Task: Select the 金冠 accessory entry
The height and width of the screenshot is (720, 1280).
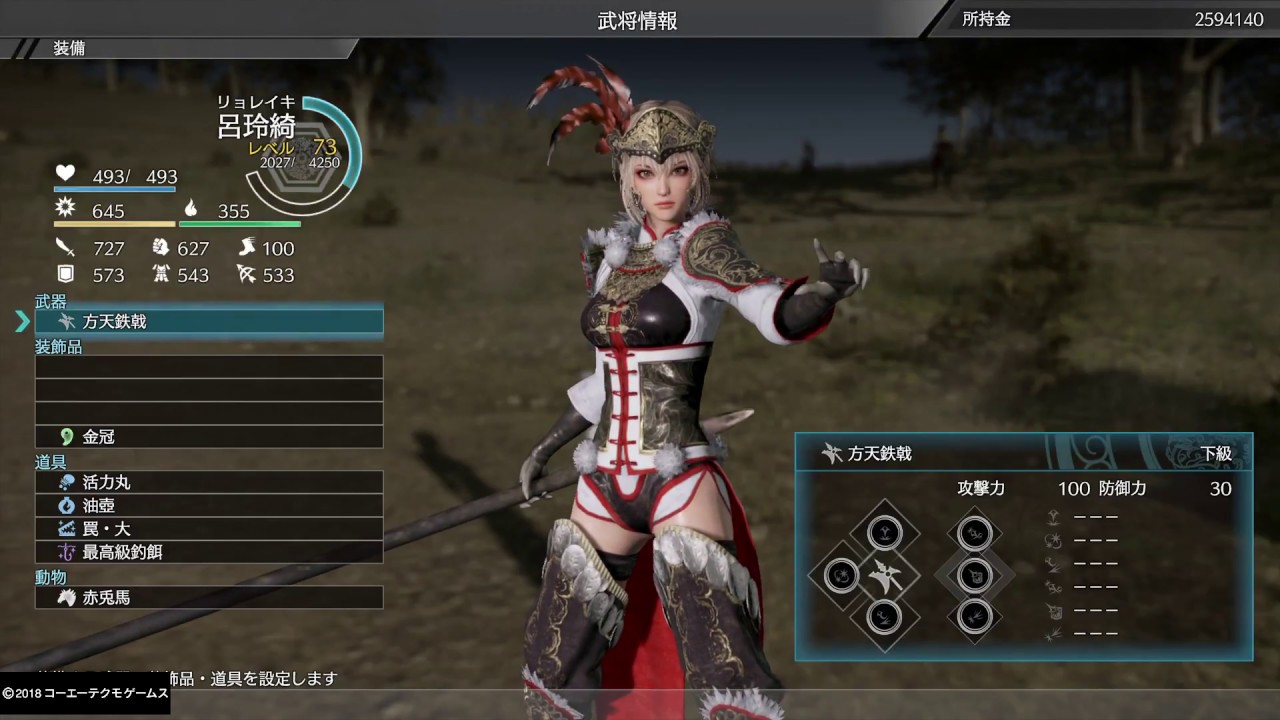Action: (209, 436)
